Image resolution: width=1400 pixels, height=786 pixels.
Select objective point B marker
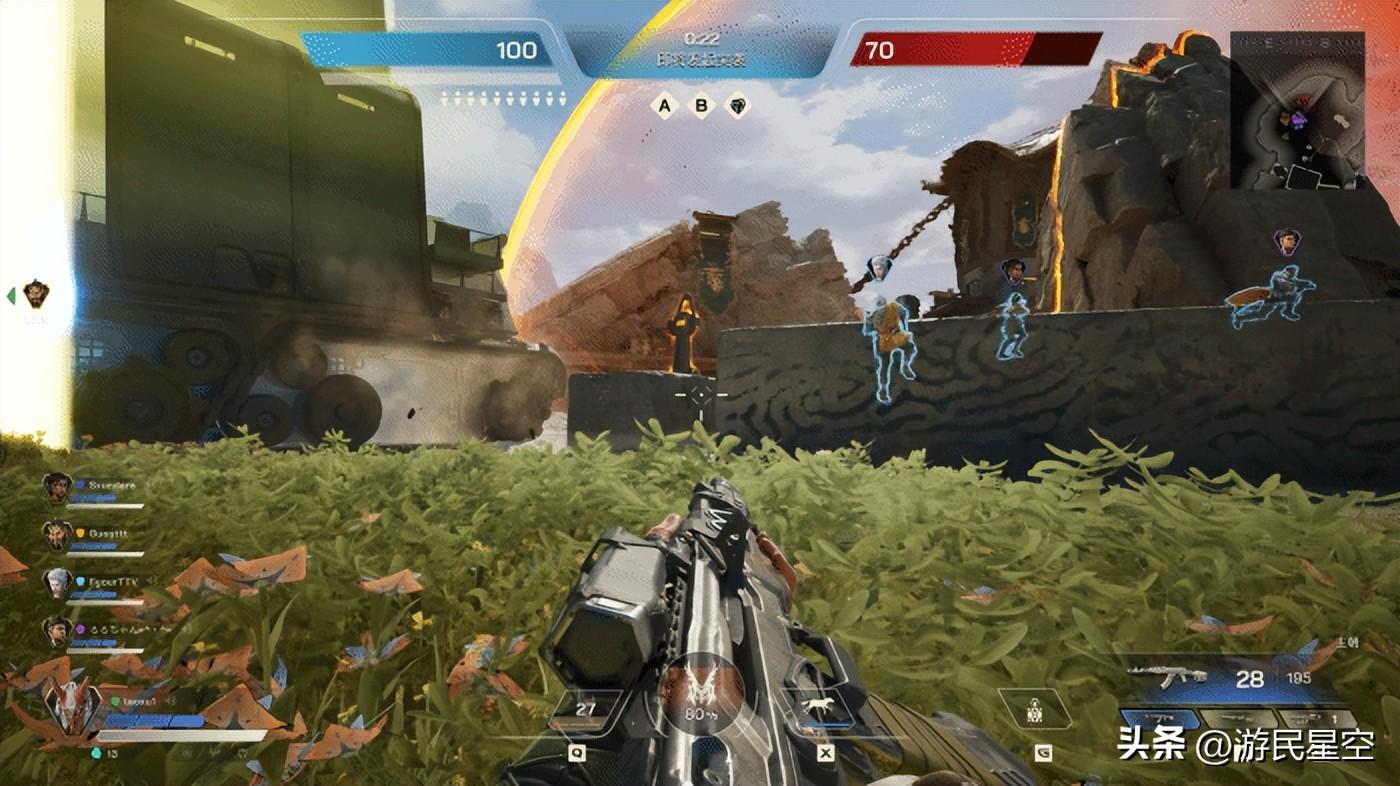point(701,105)
